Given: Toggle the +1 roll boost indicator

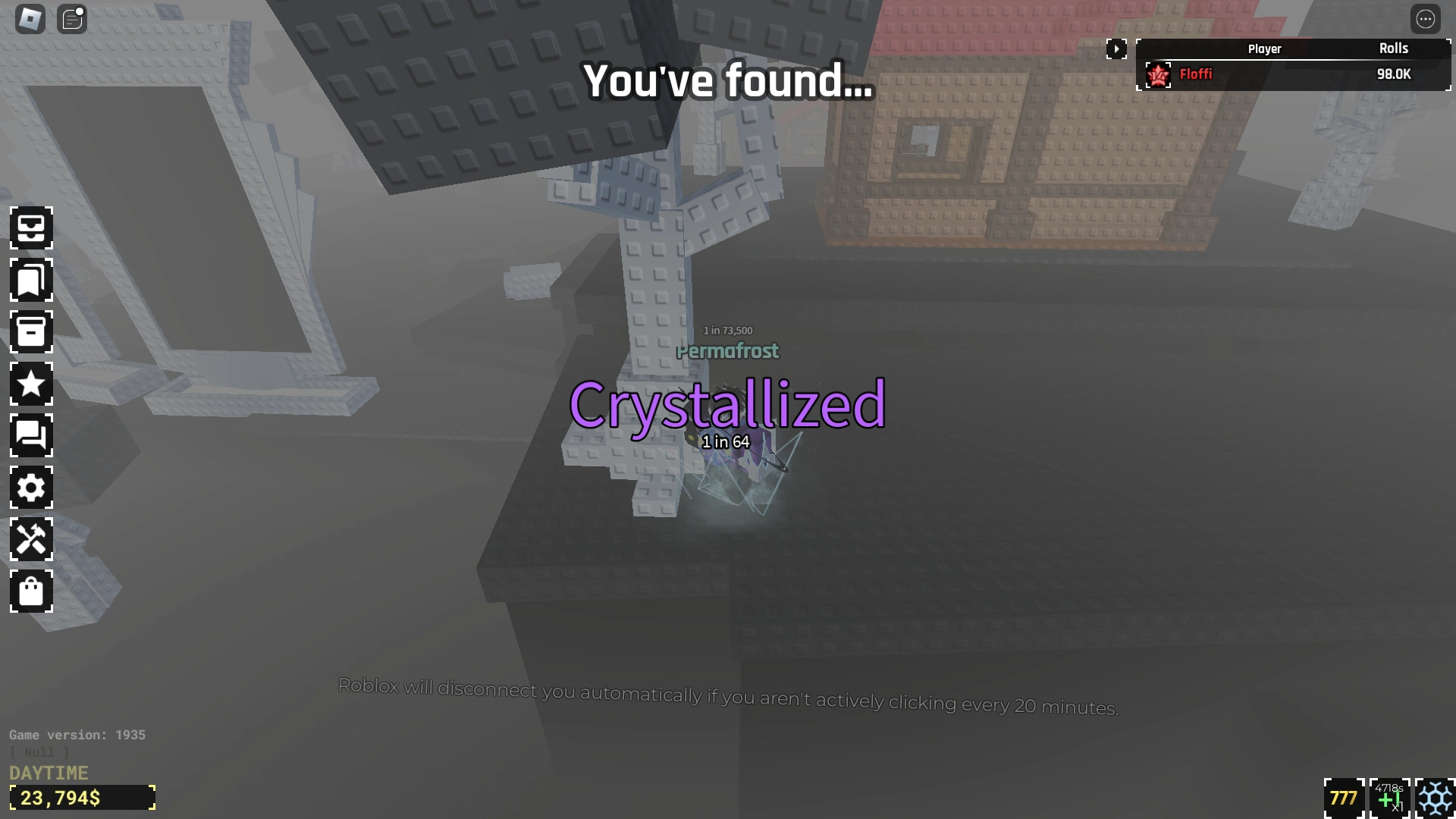Looking at the screenshot, I should click(1389, 797).
